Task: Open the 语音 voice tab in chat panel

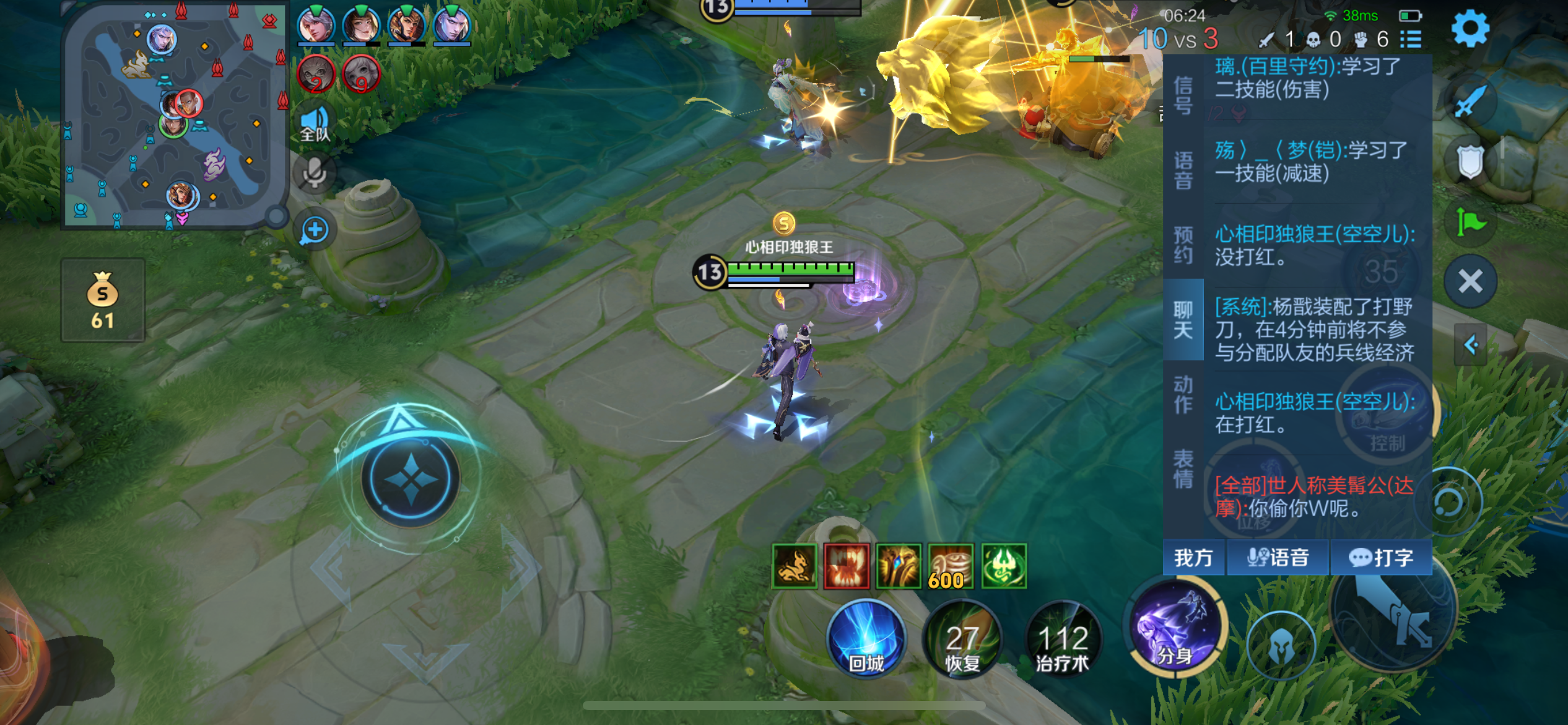Action: [1183, 170]
